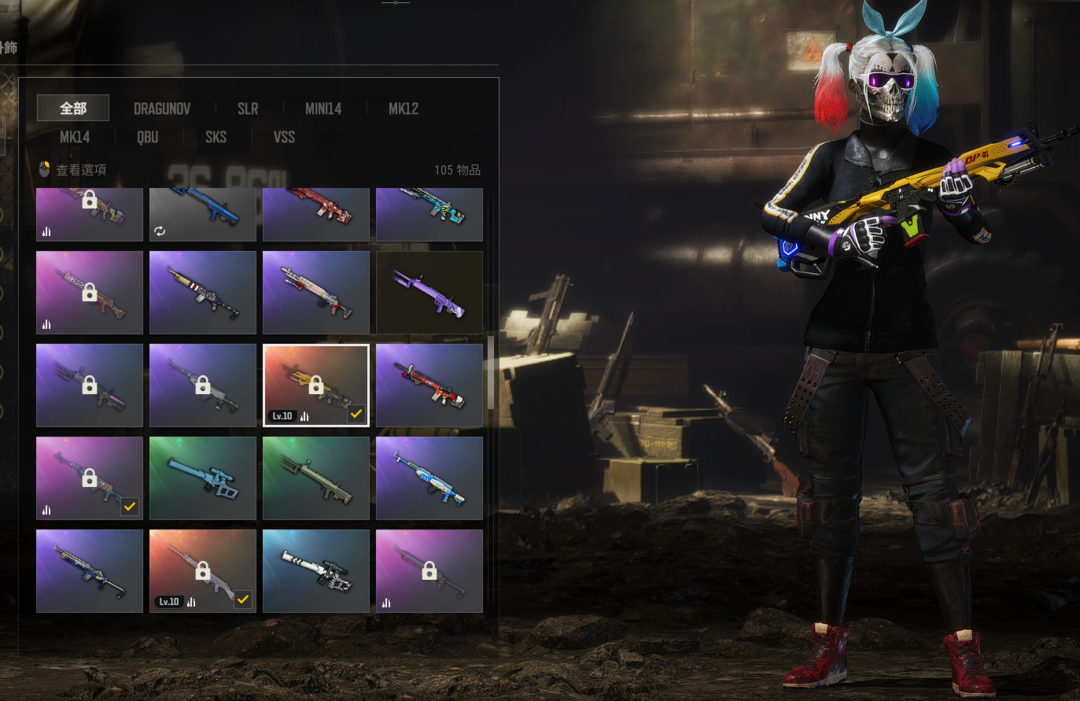The image size is (1080, 701).
Task: Choose the highlighted yellow Lv.10 rifle skin
Action: (x=316, y=385)
